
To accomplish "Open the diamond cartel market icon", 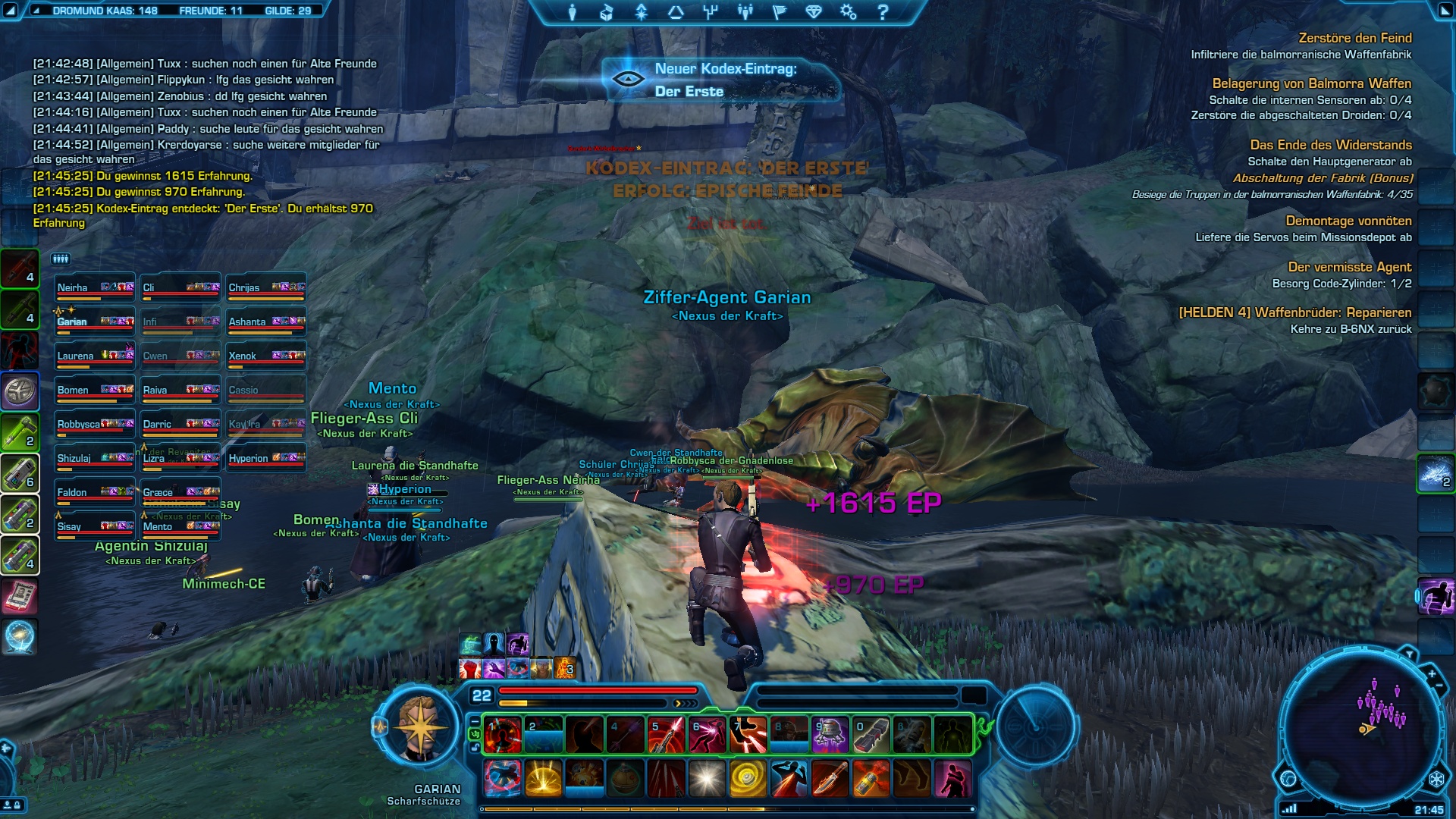I will click(x=814, y=12).
